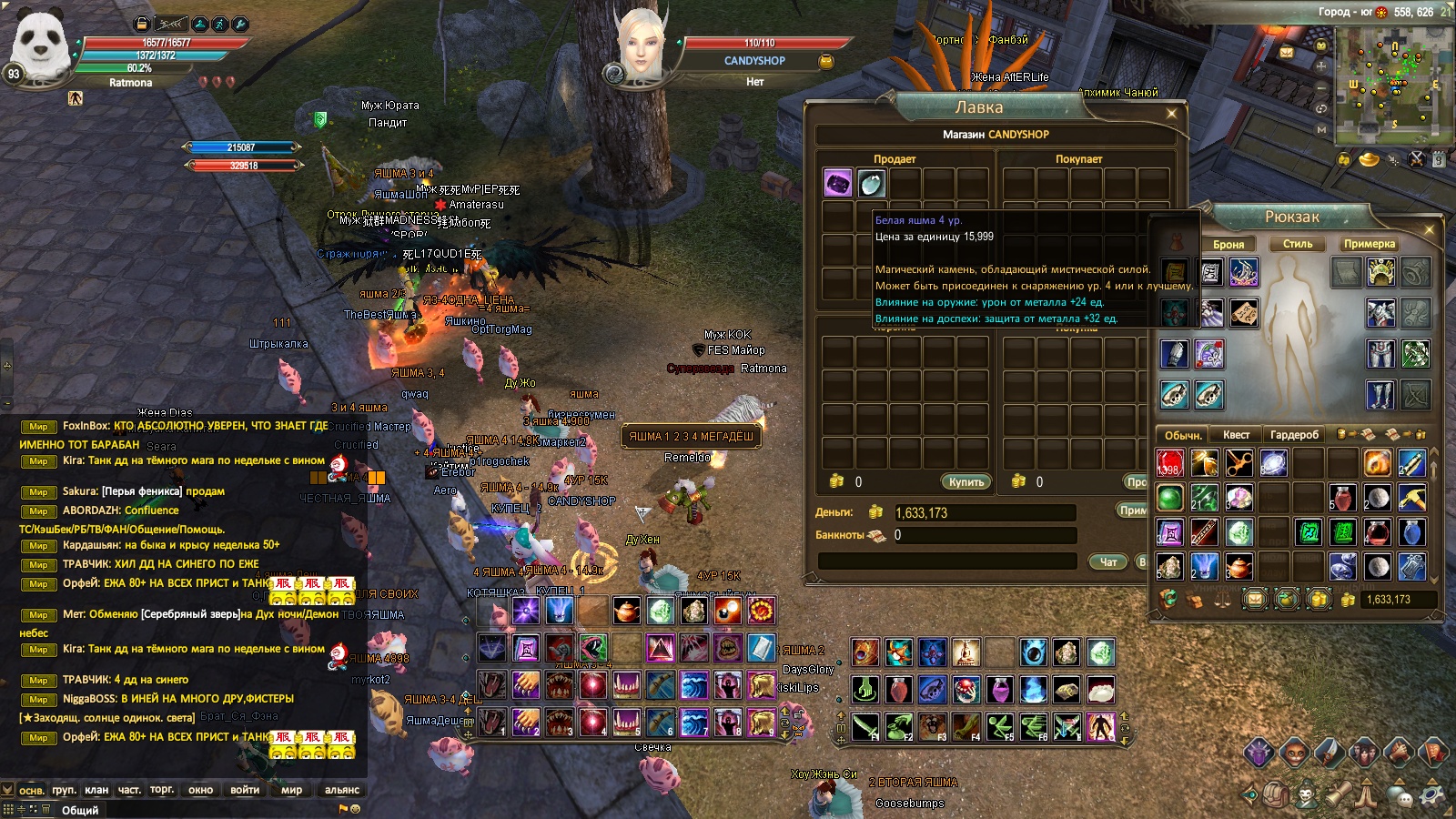Show the Квест inventory tab
This screenshot has width=1456, height=819.
point(1236,435)
